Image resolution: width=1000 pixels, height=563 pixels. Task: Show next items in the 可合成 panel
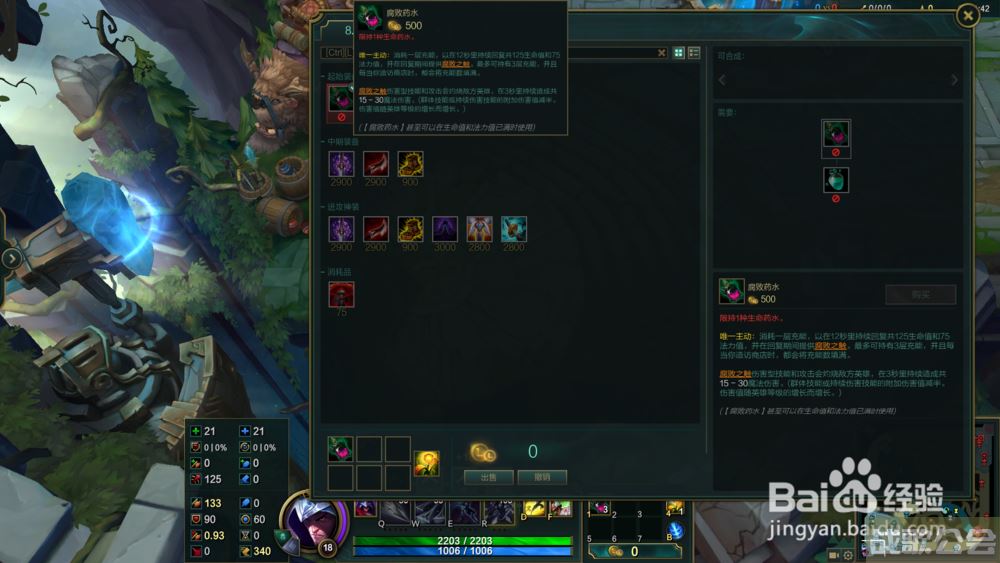pyautogui.click(x=954, y=80)
